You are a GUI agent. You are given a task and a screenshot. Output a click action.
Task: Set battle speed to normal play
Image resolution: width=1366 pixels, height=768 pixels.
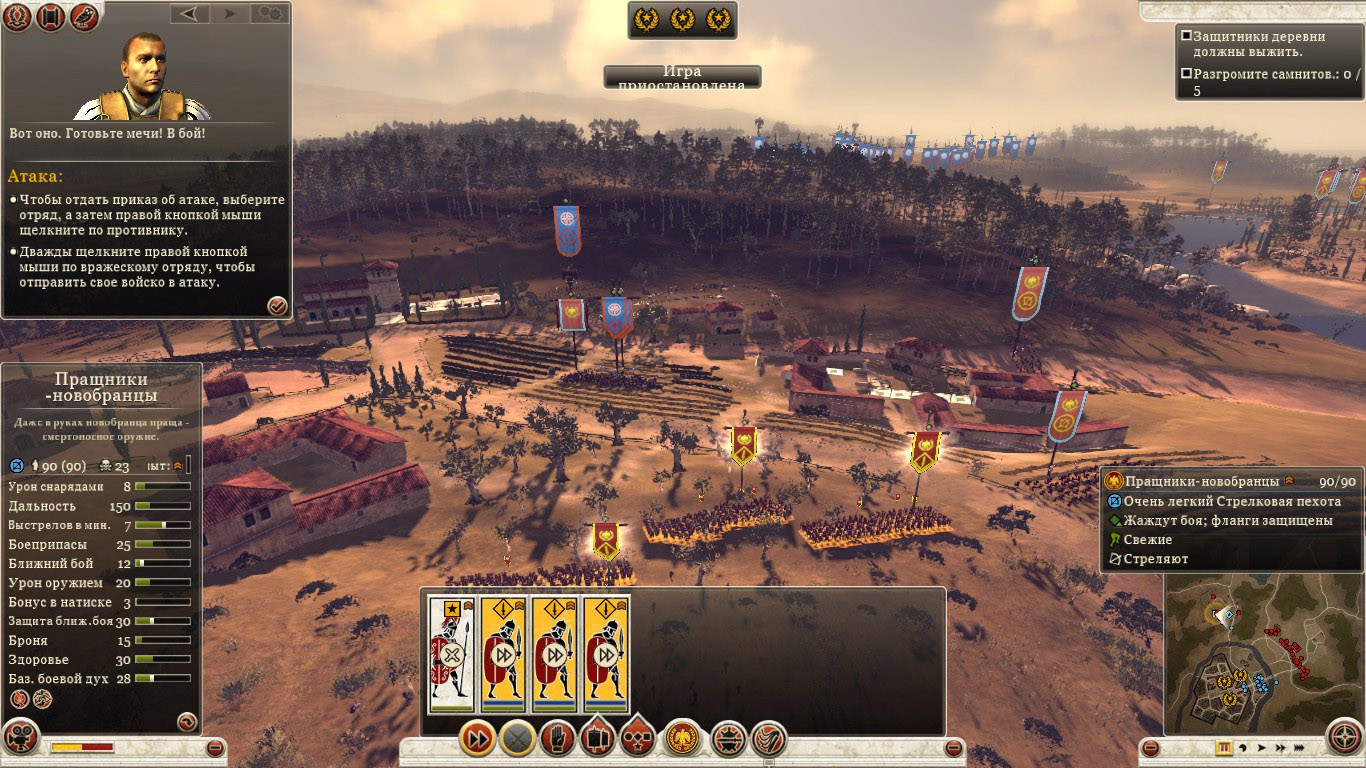click(1261, 747)
